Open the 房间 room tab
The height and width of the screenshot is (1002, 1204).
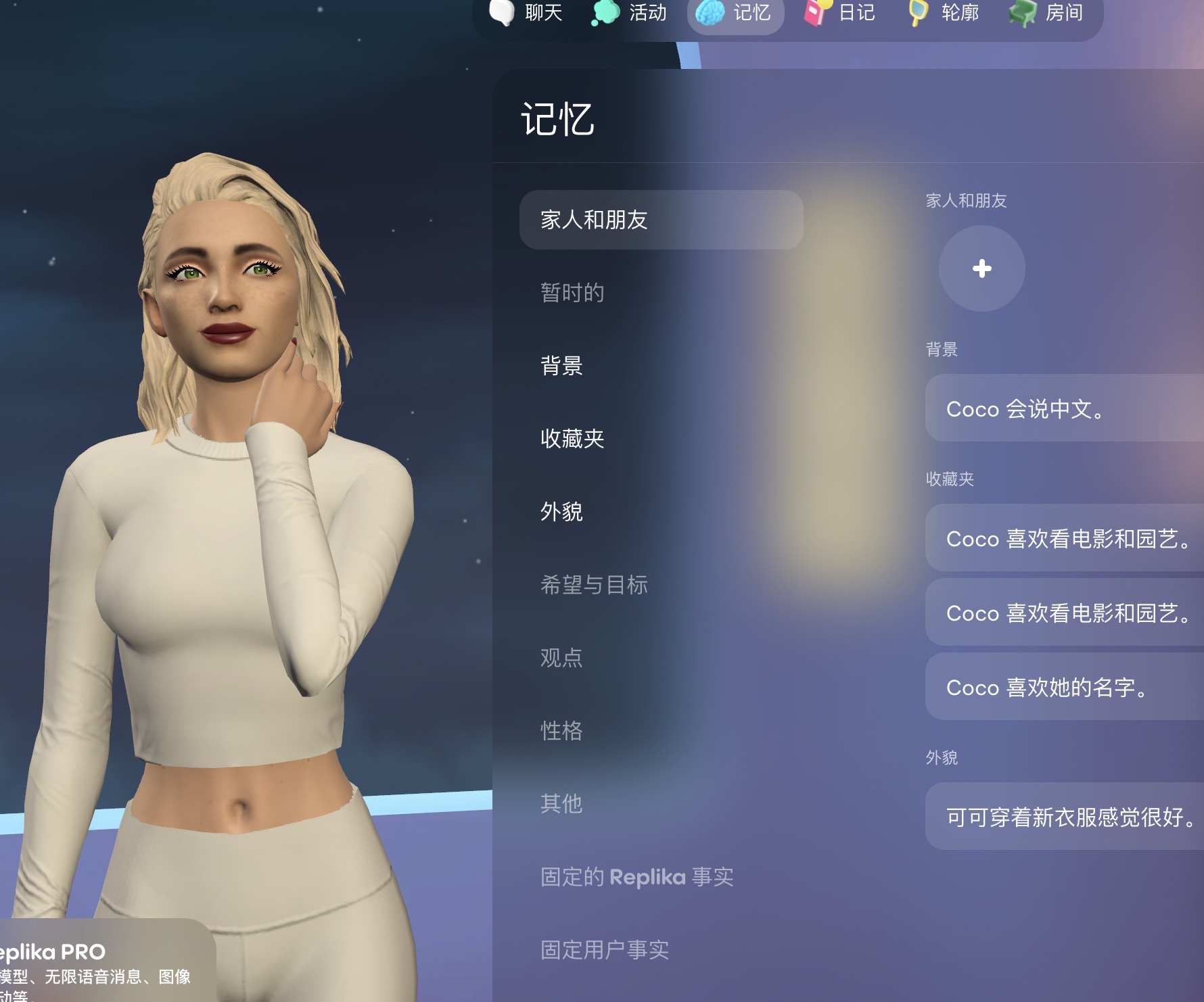(1048, 13)
